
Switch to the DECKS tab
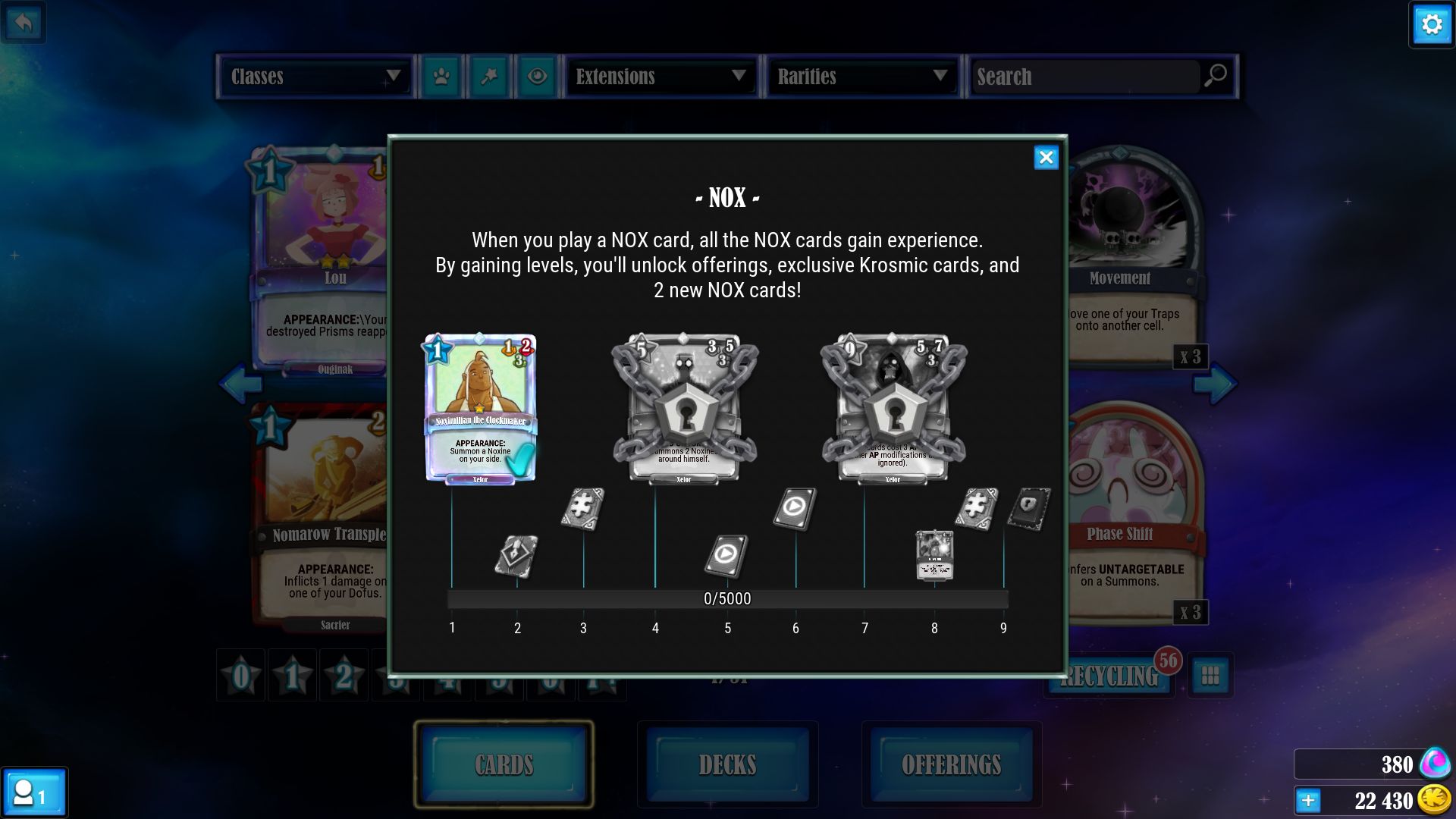[726, 764]
